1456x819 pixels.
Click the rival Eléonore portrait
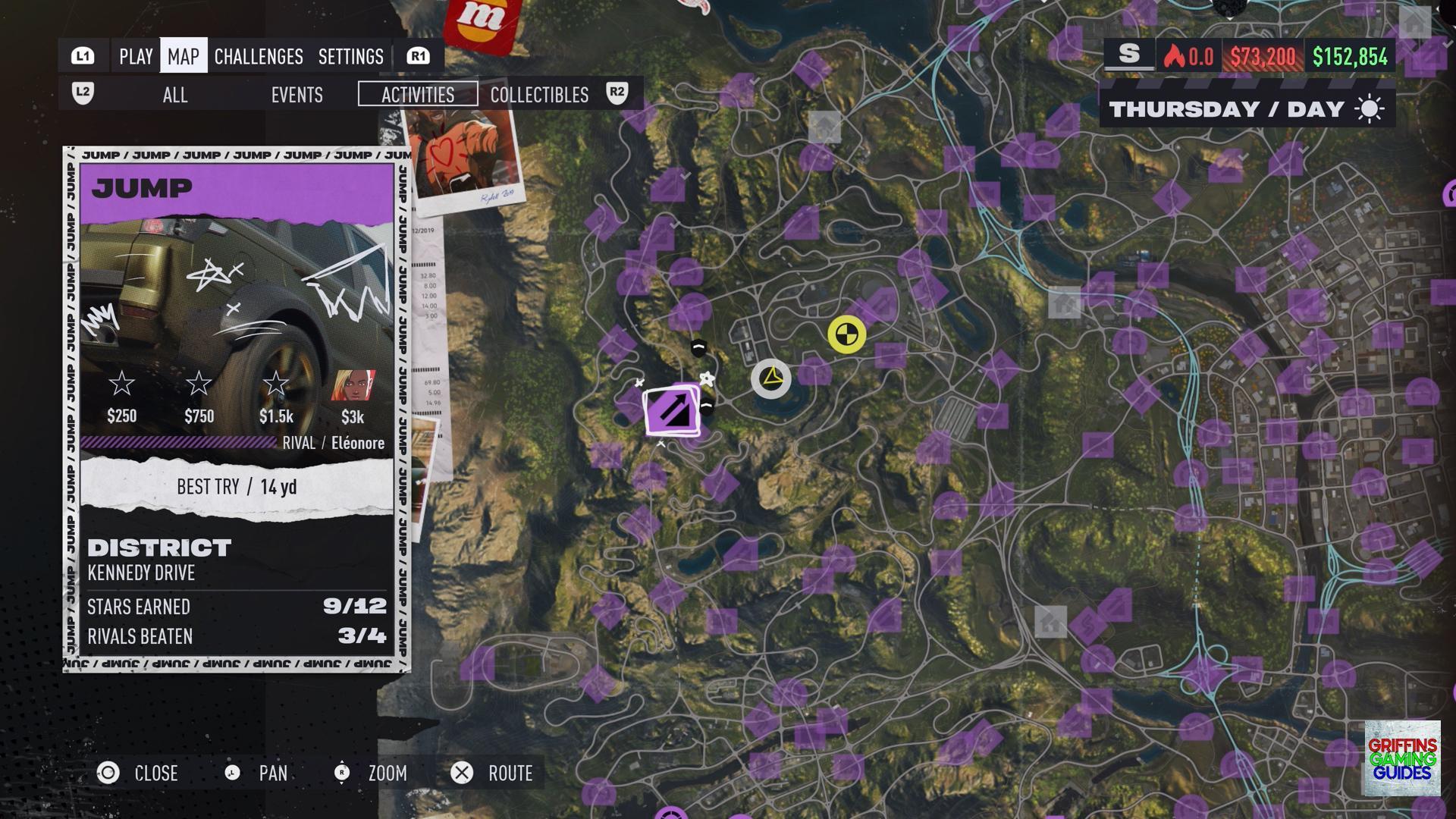click(353, 385)
